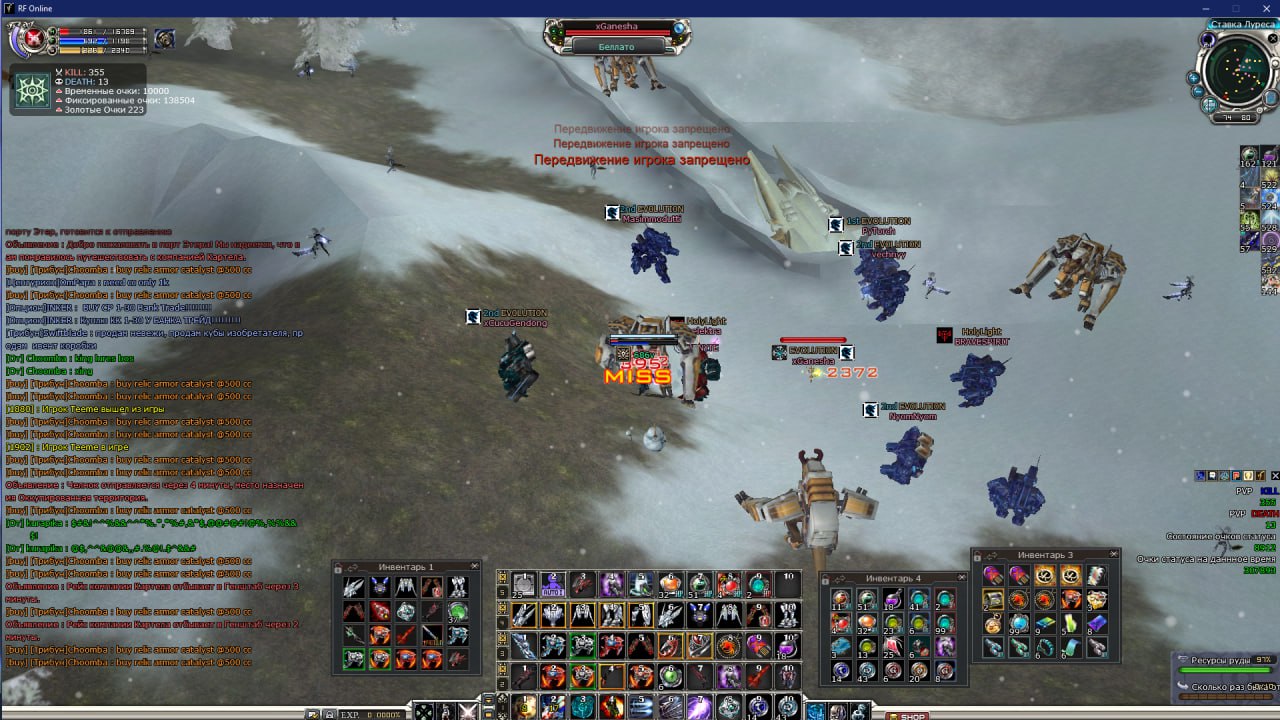Select the Беллато target race label
Screen dimensions: 1280x720
tap(617, 46)
